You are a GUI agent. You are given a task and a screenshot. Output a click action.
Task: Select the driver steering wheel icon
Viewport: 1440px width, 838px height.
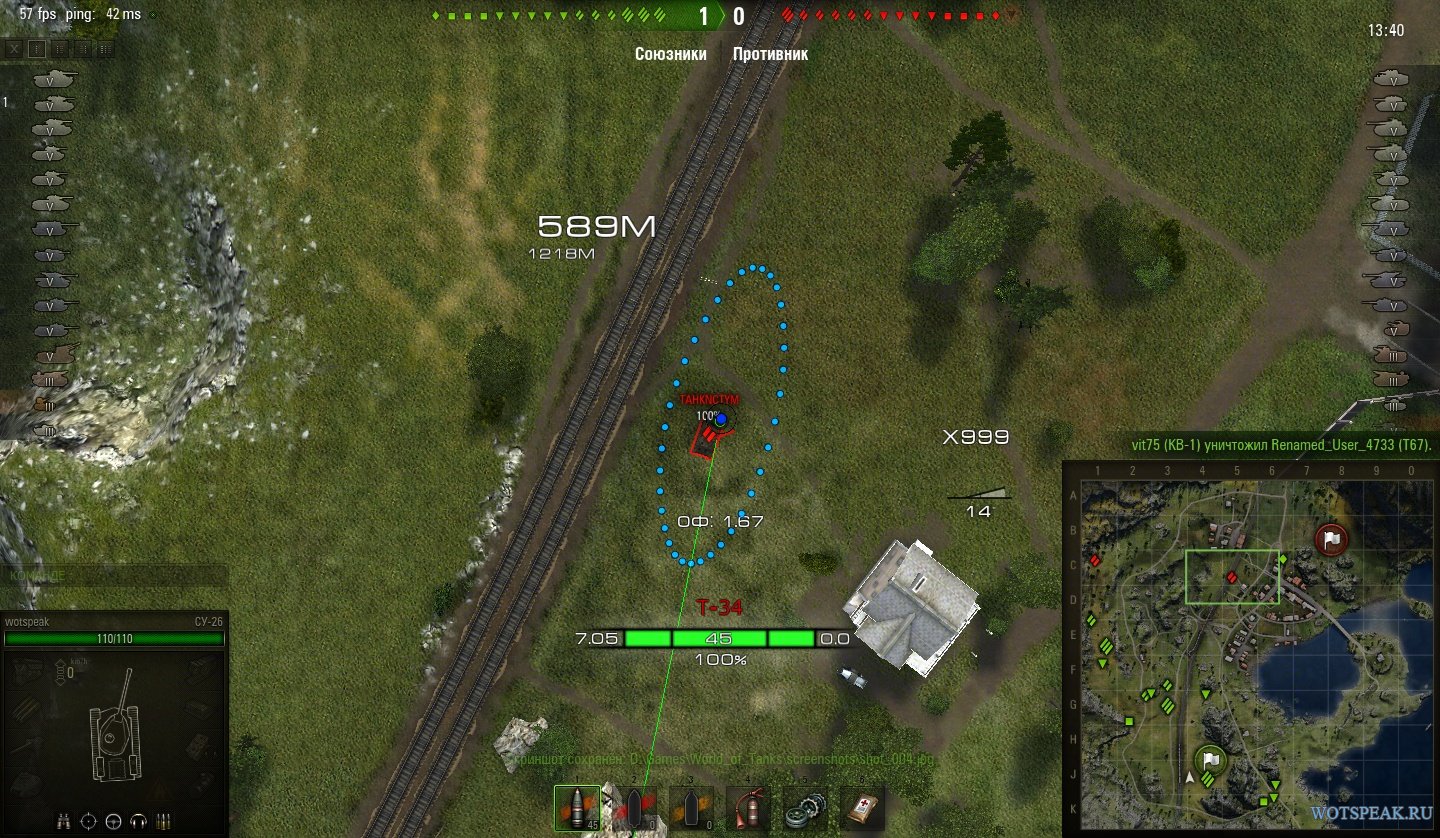pyautogui.click(x=113, y=821)
